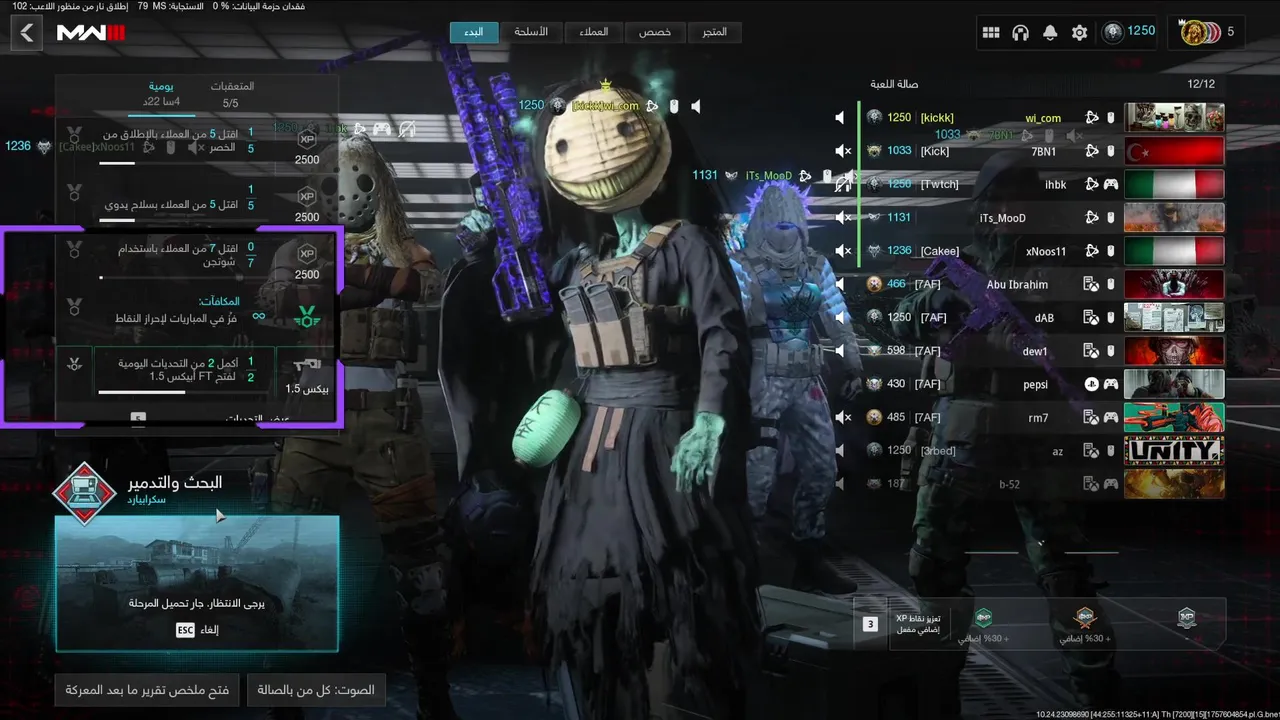Image resolution: width=1280 pixels, height=720 pixels.
Task: Cancel matchmaking with the إلغاء button
Action: coord(197,630)
